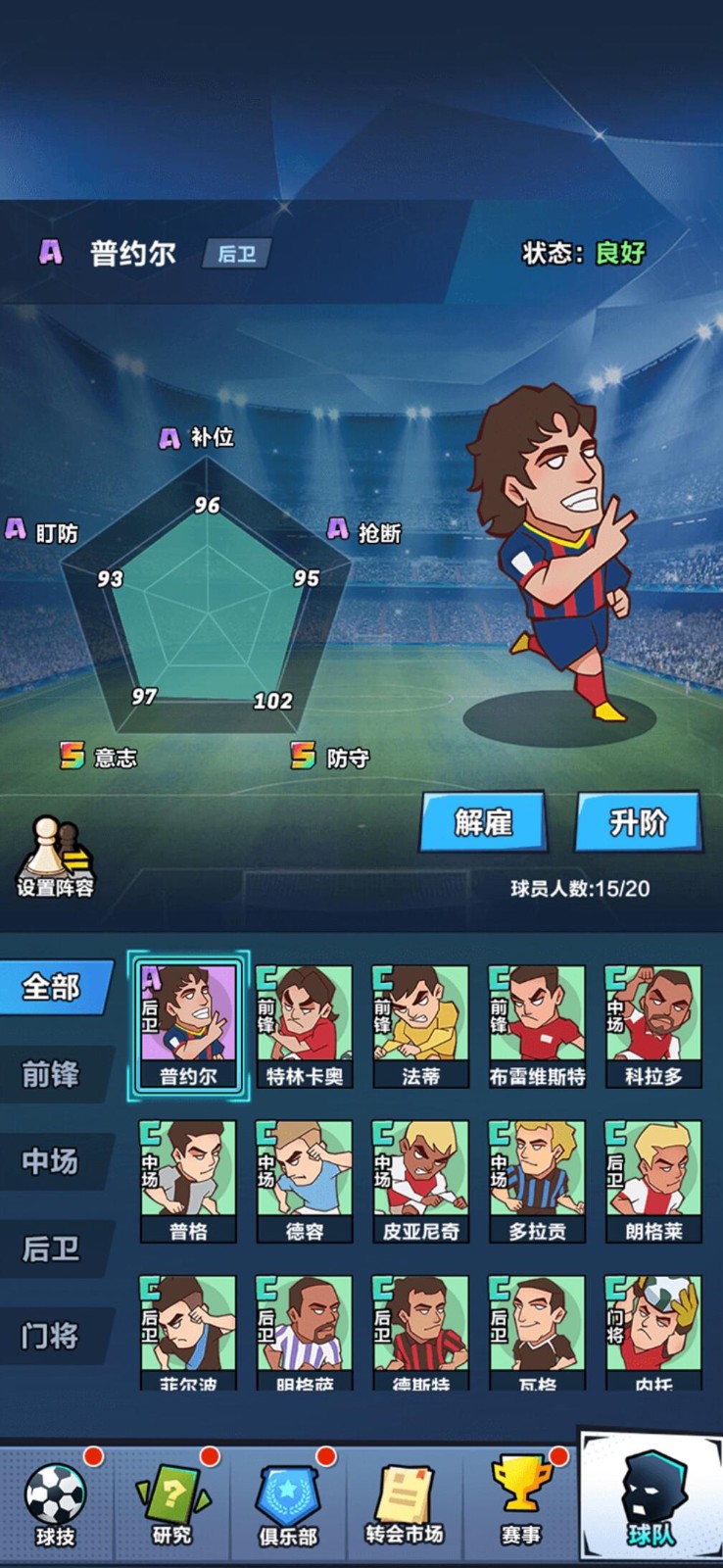Select the 普约尔 player card
Screen dimensions: 723x1568
pos(188,1025)
